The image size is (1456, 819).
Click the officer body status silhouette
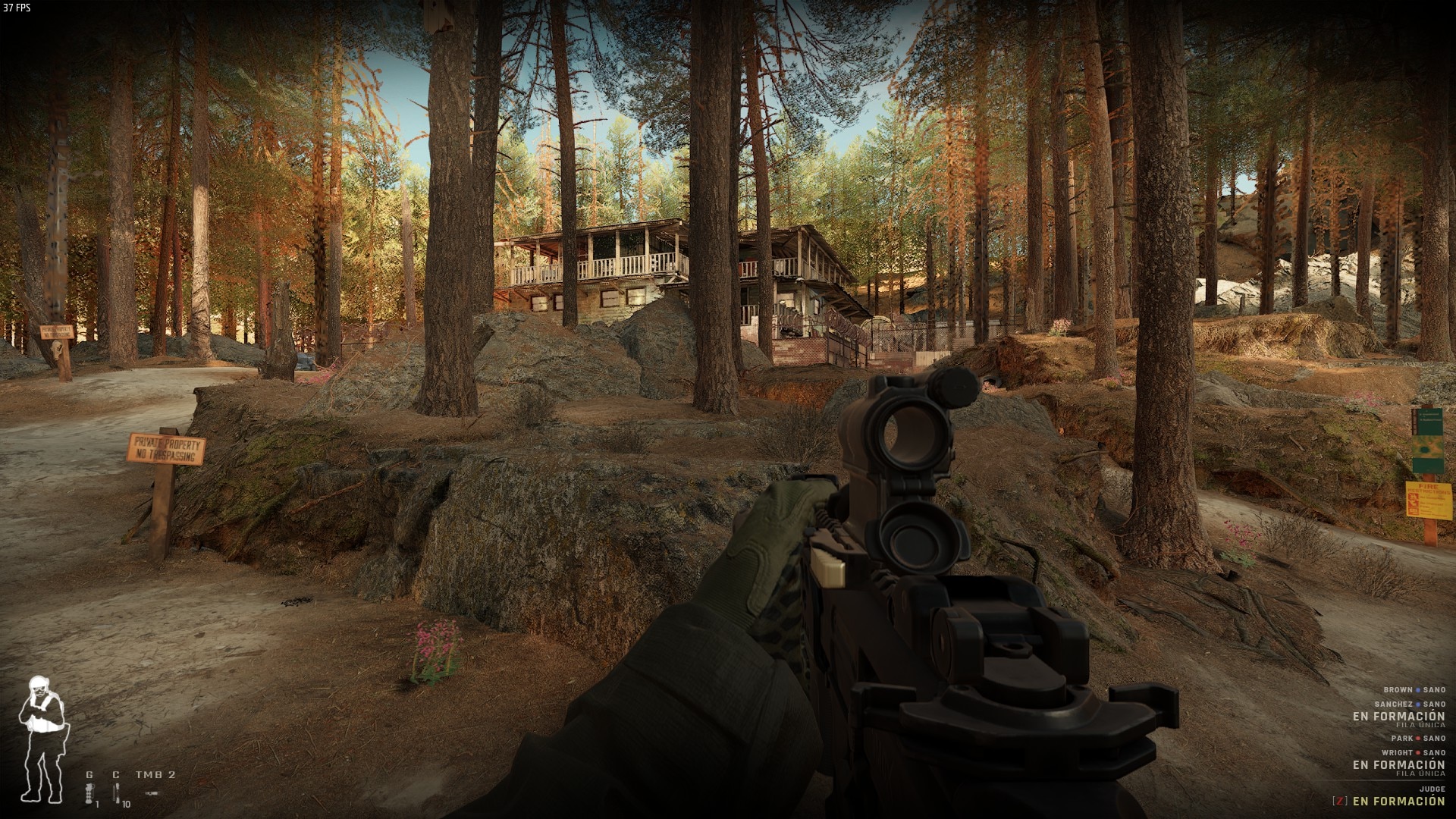pyautogui.click(x=42, y=738)
